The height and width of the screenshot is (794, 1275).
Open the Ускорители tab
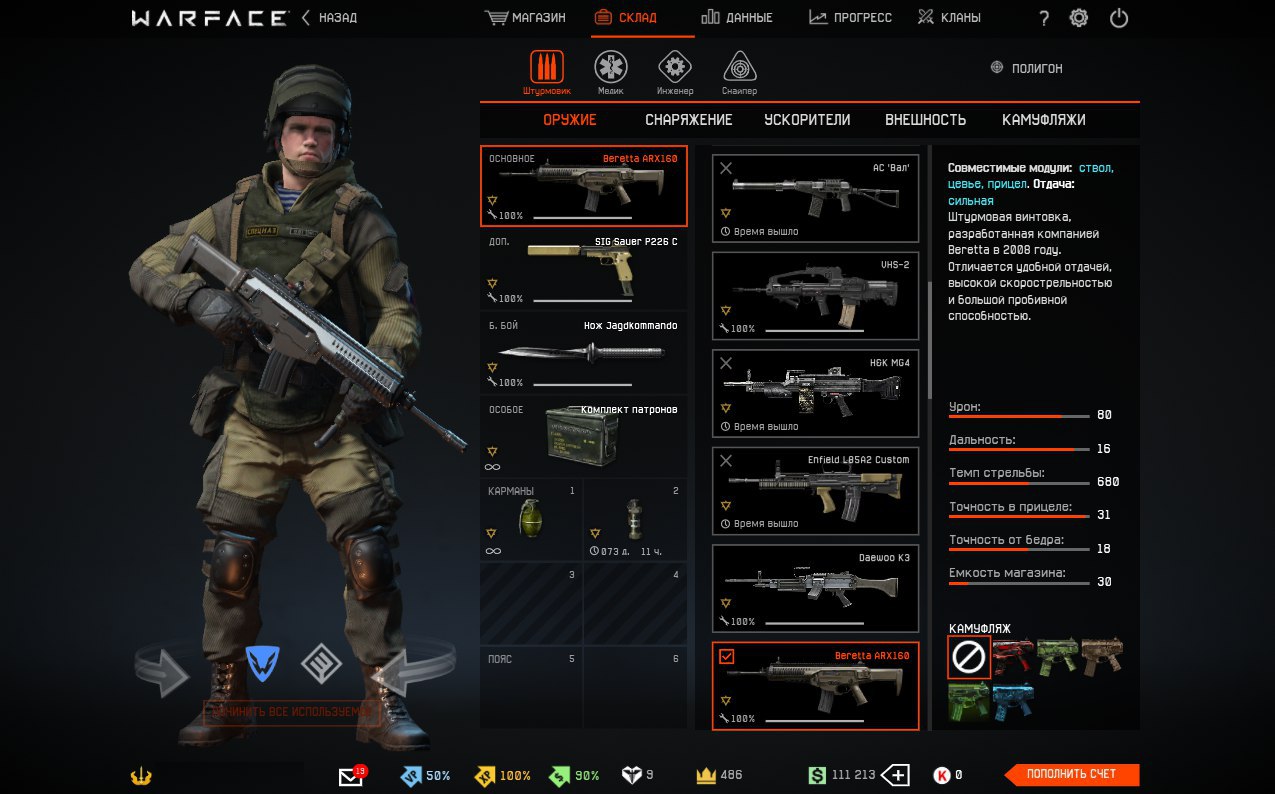(x=807, y=120)
